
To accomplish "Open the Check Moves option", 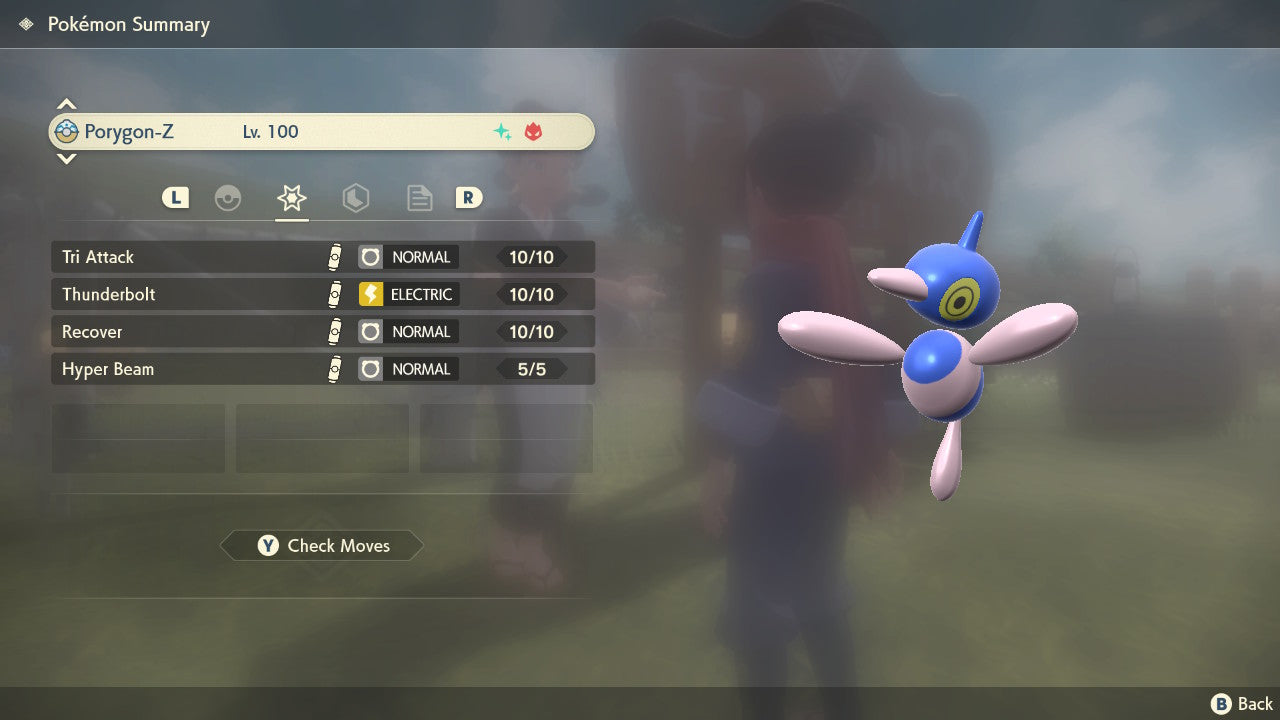I will point(322,546).
